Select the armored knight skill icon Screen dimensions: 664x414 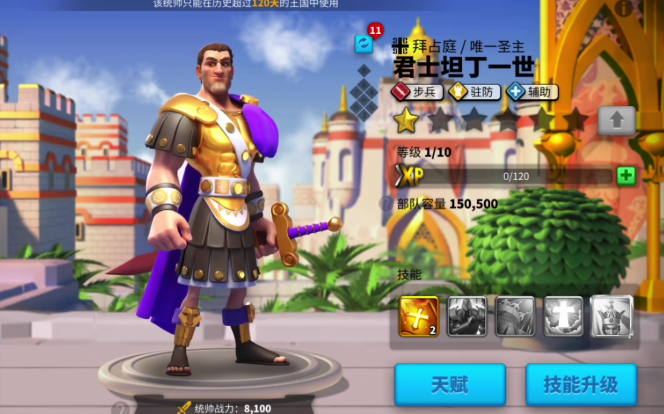[467, 315]
